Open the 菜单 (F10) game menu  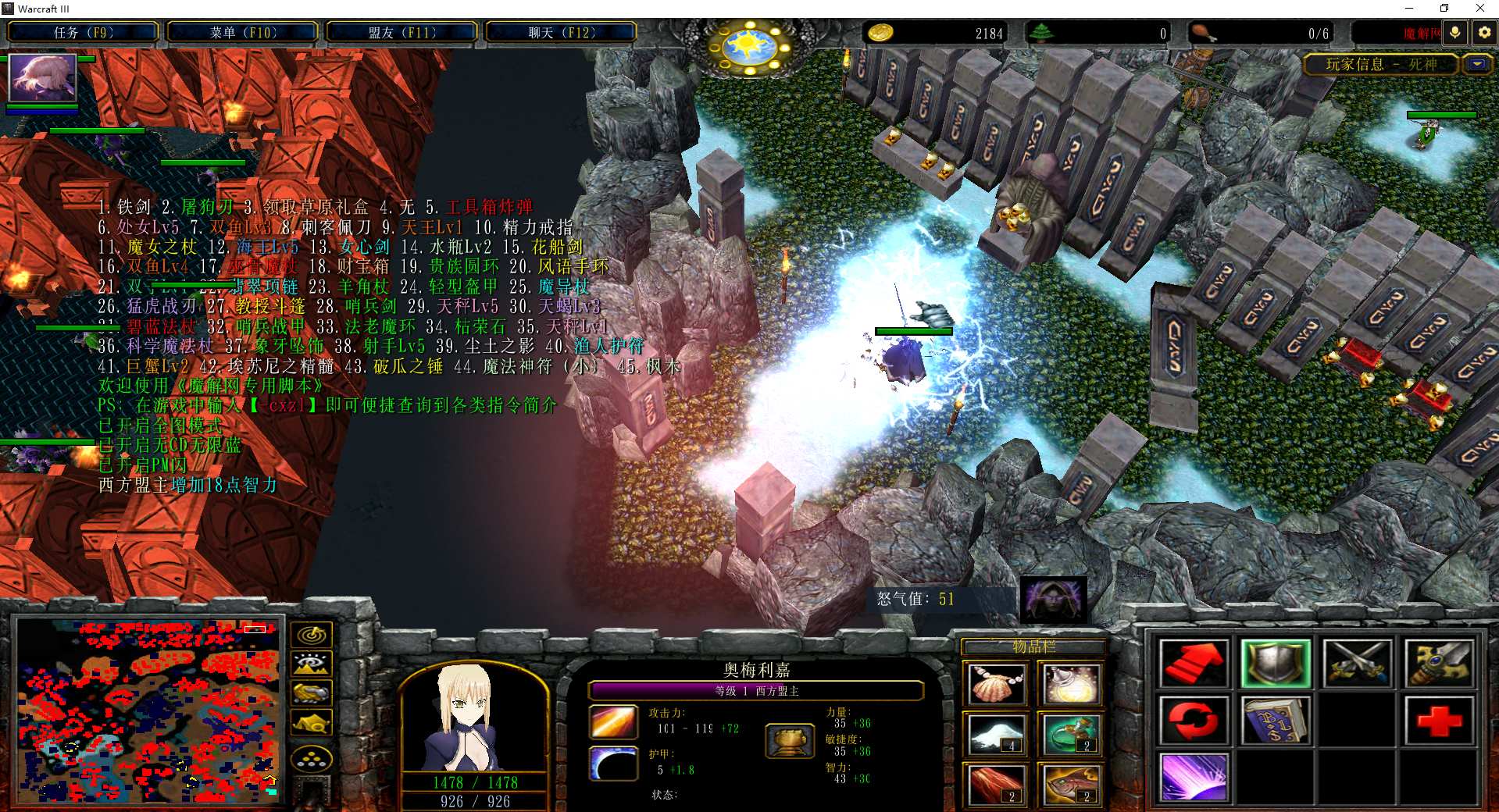(243, 33)
